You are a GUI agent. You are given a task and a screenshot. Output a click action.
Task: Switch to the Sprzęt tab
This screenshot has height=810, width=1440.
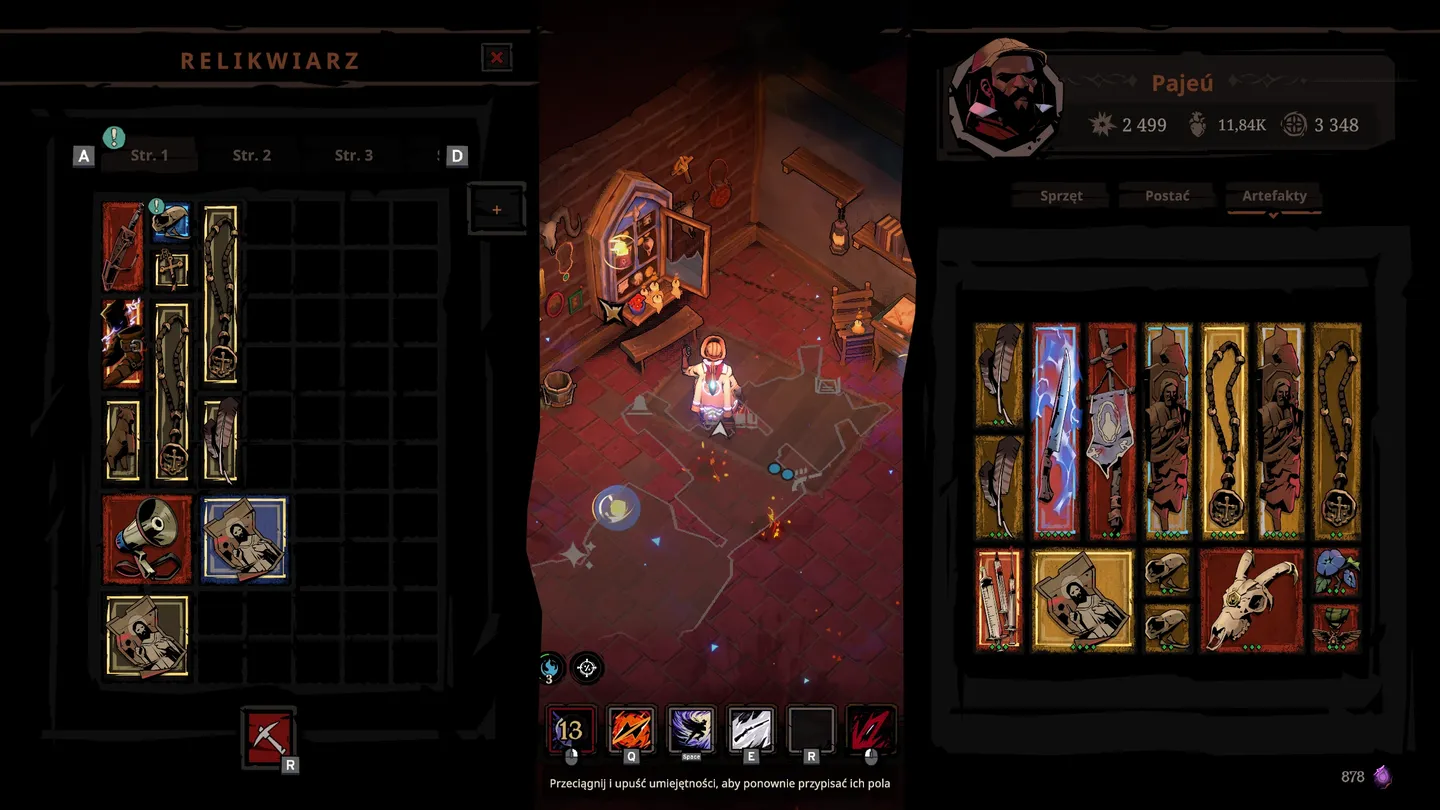click(x=1061, y=196)
